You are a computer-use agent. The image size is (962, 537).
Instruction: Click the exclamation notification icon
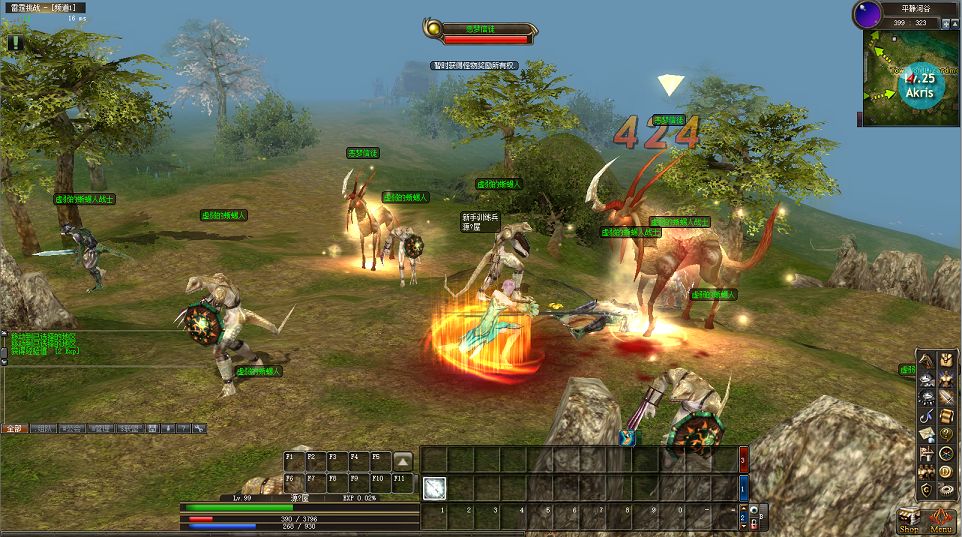click(x=16, y=42)
